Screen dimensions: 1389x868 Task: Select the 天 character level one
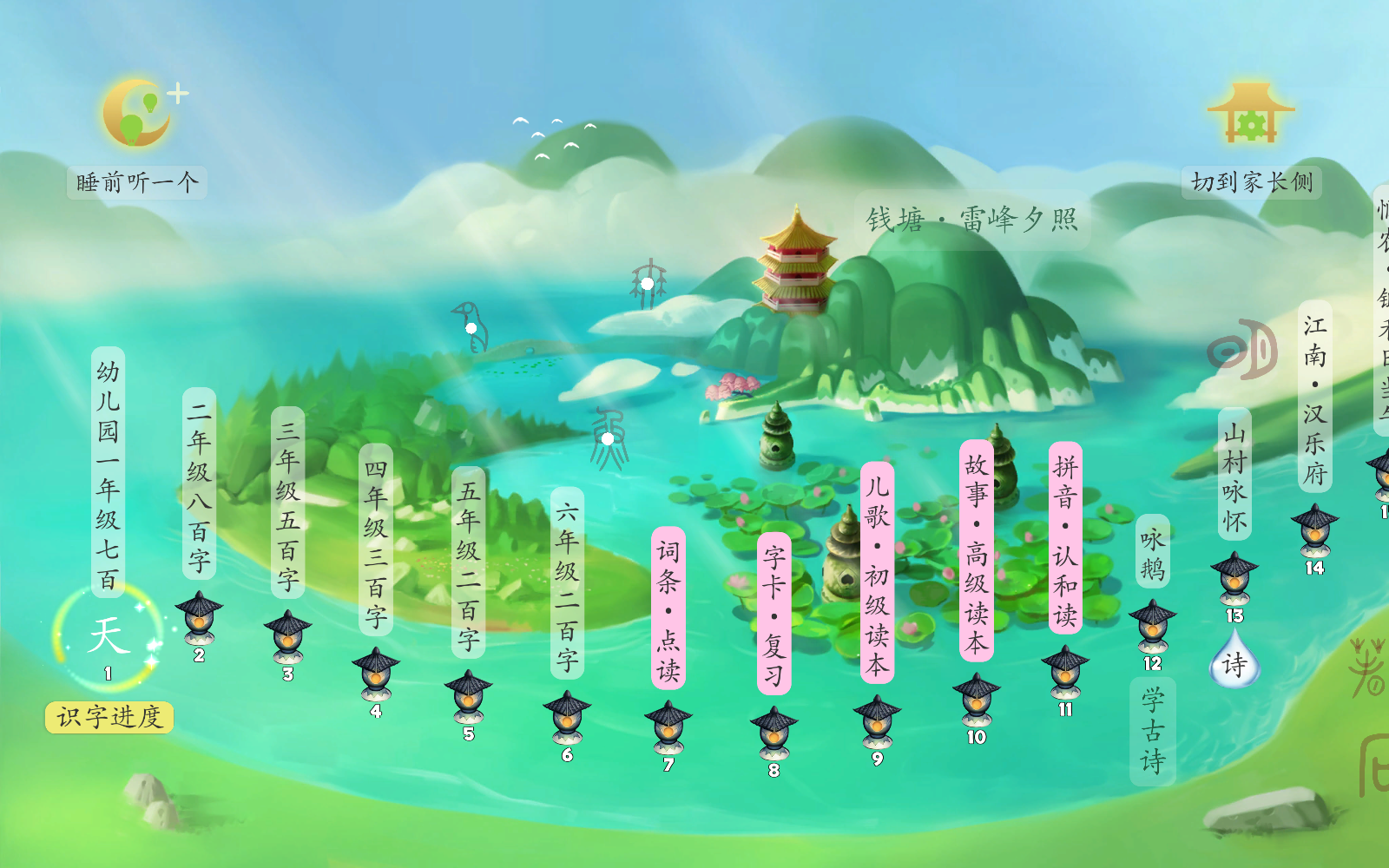108,635
